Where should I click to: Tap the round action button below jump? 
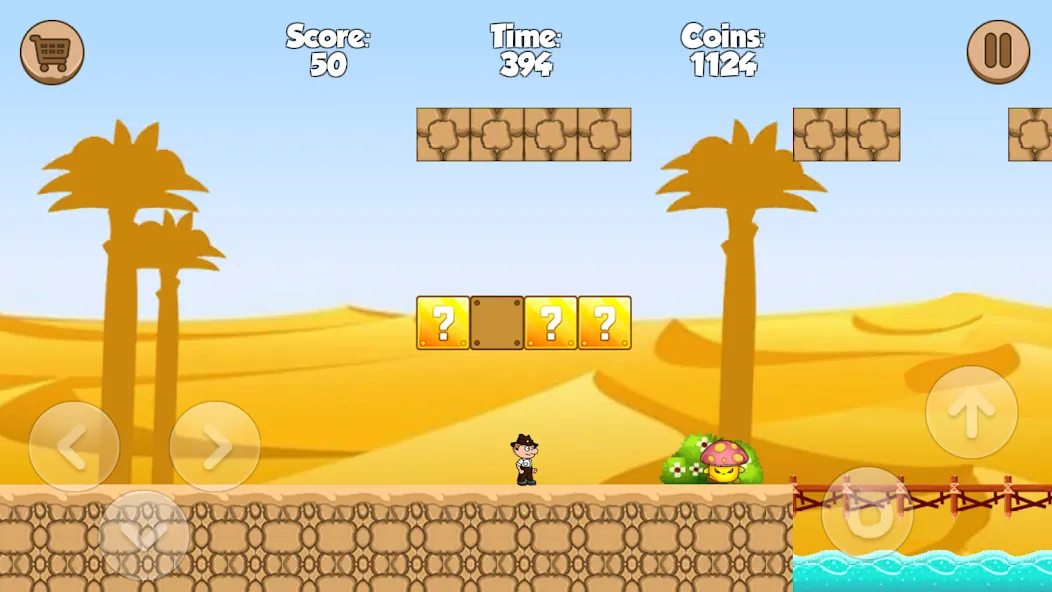click(x=867, y=513)
